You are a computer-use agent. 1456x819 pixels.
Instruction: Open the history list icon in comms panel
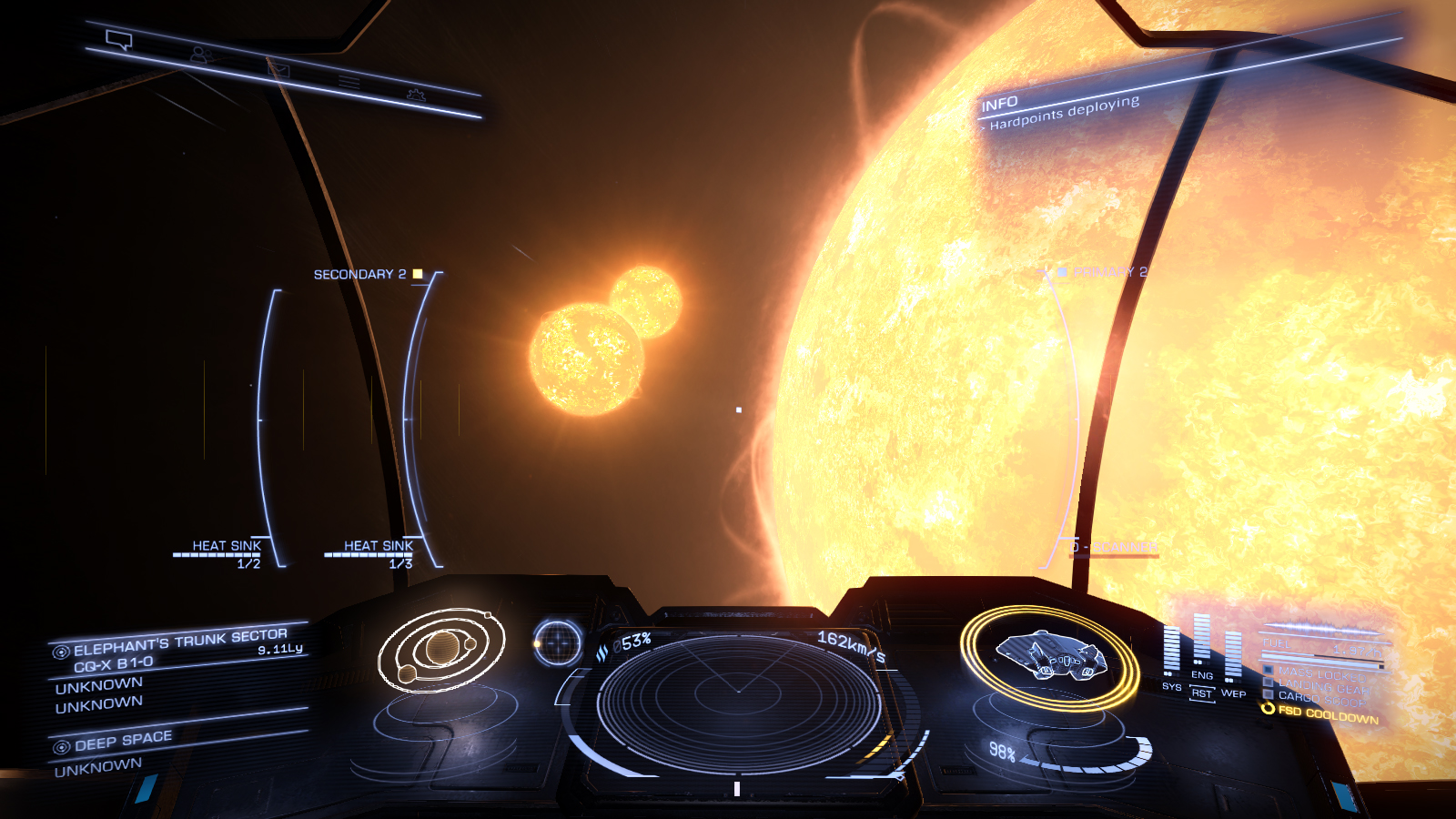349,82
